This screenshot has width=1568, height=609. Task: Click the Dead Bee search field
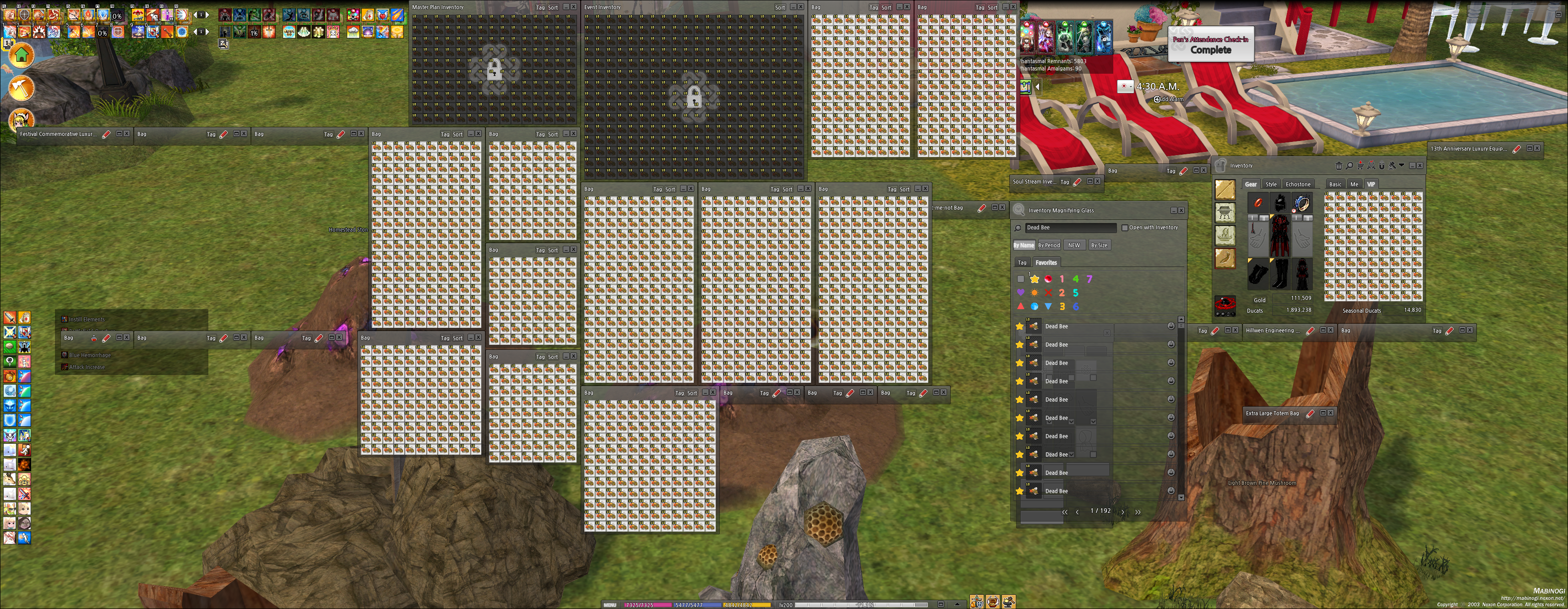[x=1069, y=228]
